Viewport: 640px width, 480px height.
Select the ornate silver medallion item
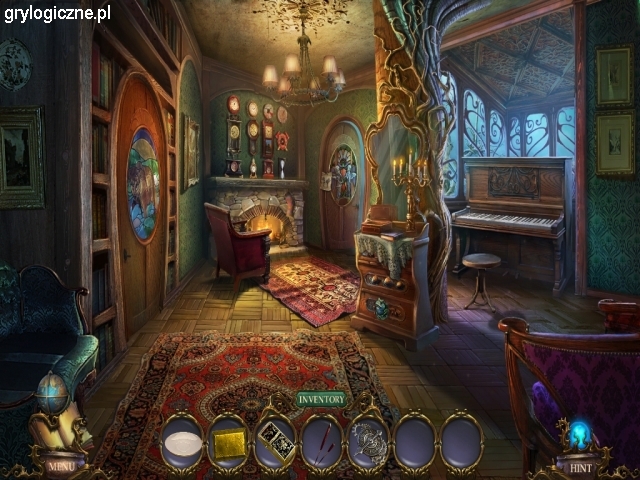coord(368,441)
